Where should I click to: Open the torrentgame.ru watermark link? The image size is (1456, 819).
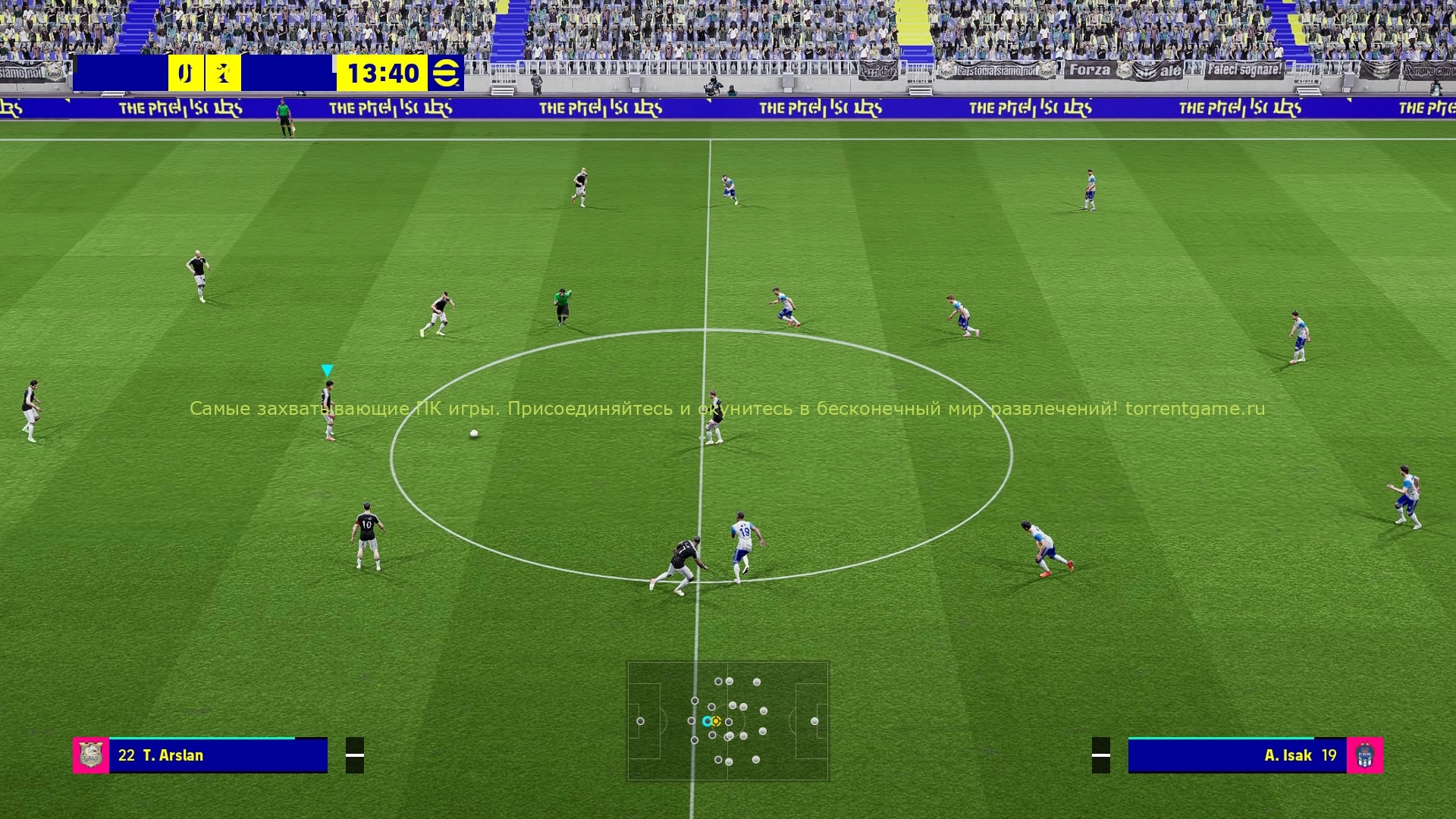click(1194, 409)
